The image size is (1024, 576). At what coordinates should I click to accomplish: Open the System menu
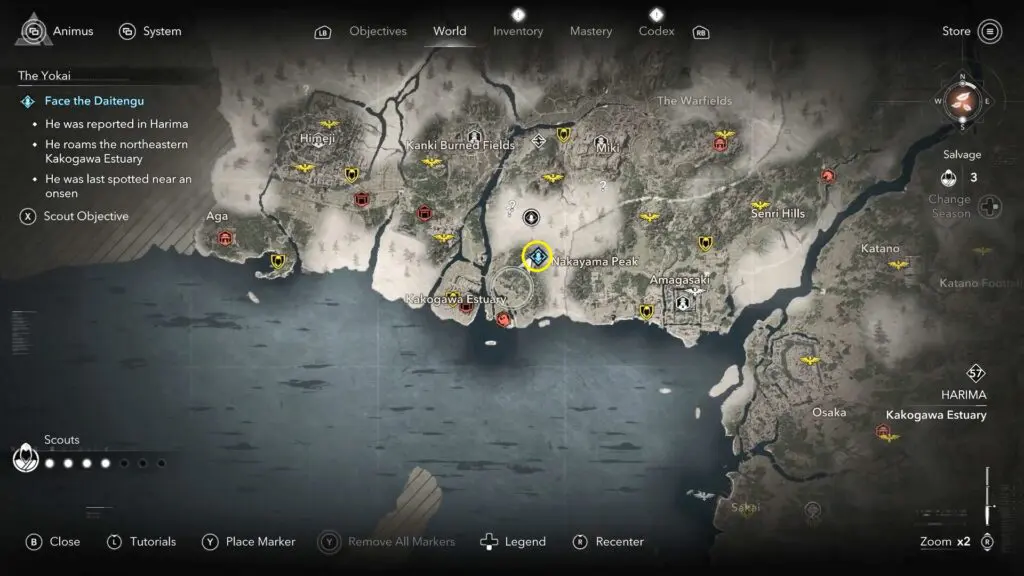tap(150, 31)
